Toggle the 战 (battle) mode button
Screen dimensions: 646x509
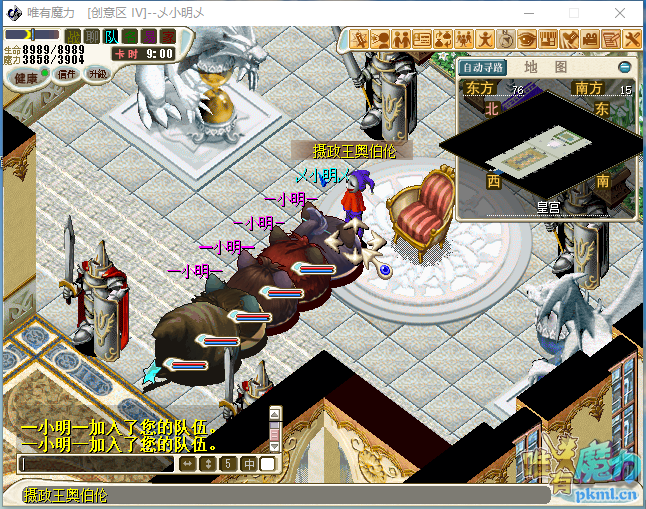click(72, 36)
